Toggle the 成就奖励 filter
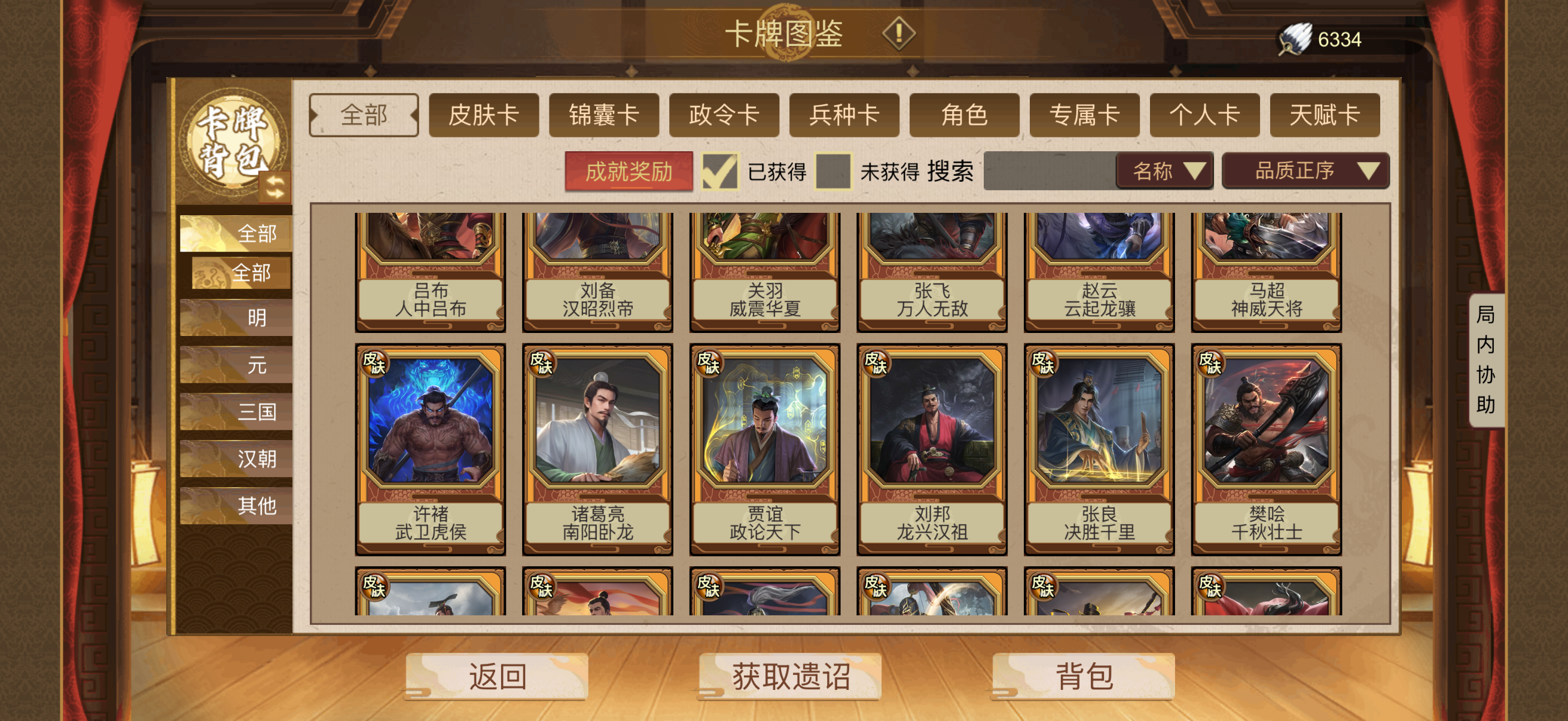The image size is (1568, 721). click(629, 173)
